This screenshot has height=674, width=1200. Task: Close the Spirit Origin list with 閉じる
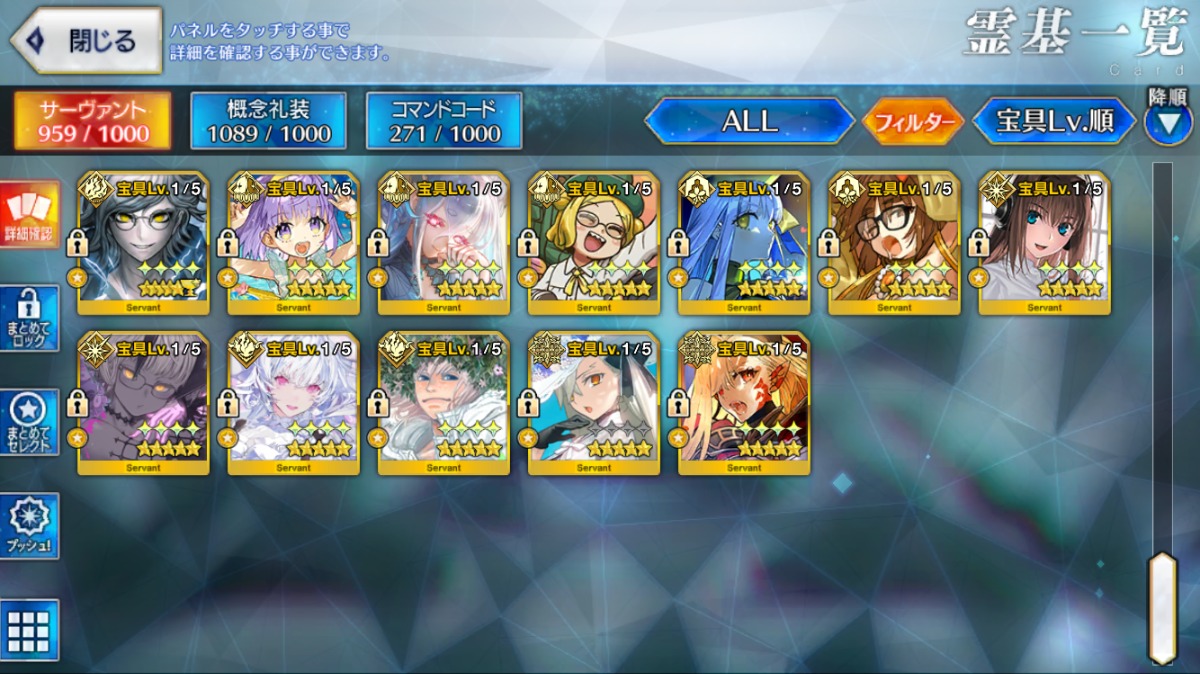click(x=86, y=41)
